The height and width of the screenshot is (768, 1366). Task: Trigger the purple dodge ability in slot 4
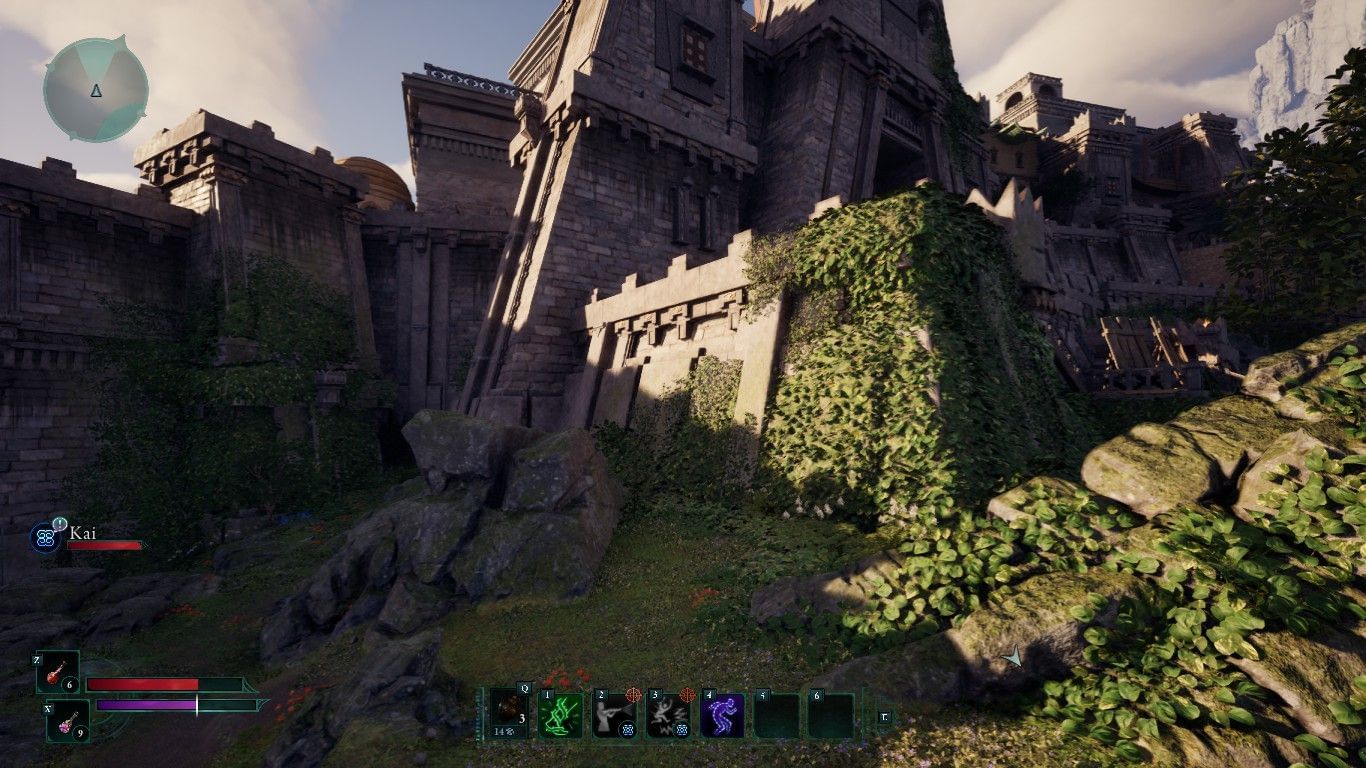pyautogui.click(x=721, y=715)
